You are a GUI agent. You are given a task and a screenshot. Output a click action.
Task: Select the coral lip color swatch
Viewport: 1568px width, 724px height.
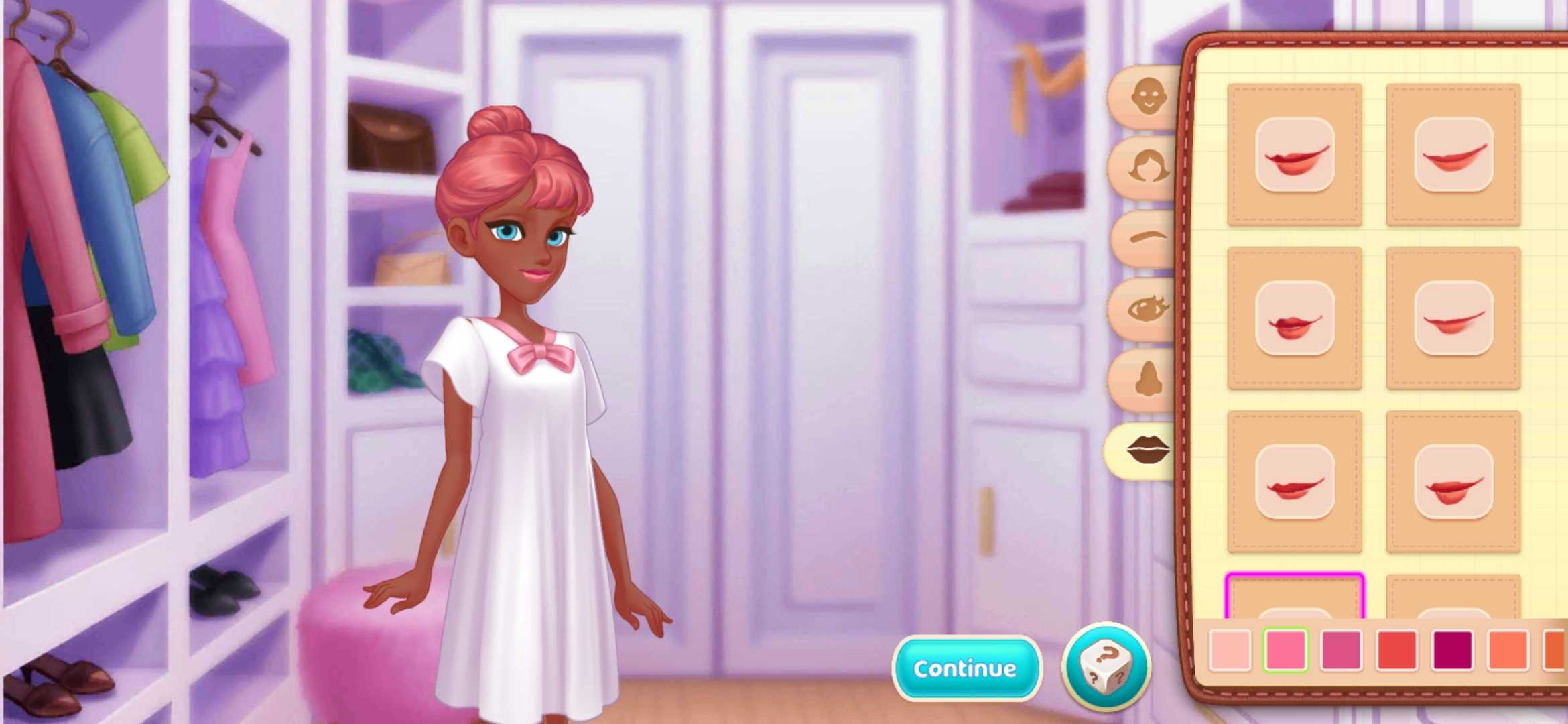click(x=1508, y=650)
